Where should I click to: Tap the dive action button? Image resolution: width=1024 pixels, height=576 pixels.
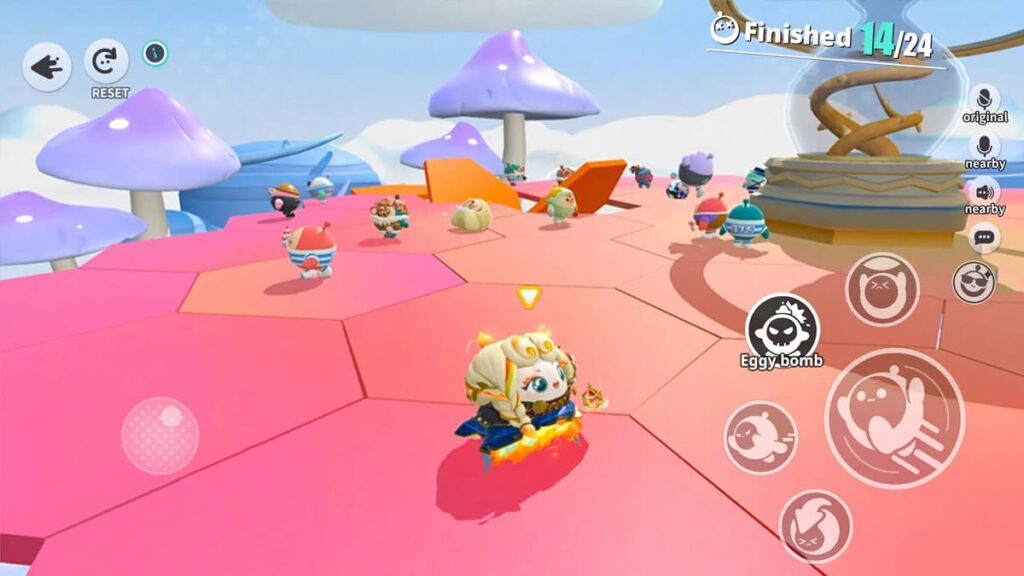(815, 525)
